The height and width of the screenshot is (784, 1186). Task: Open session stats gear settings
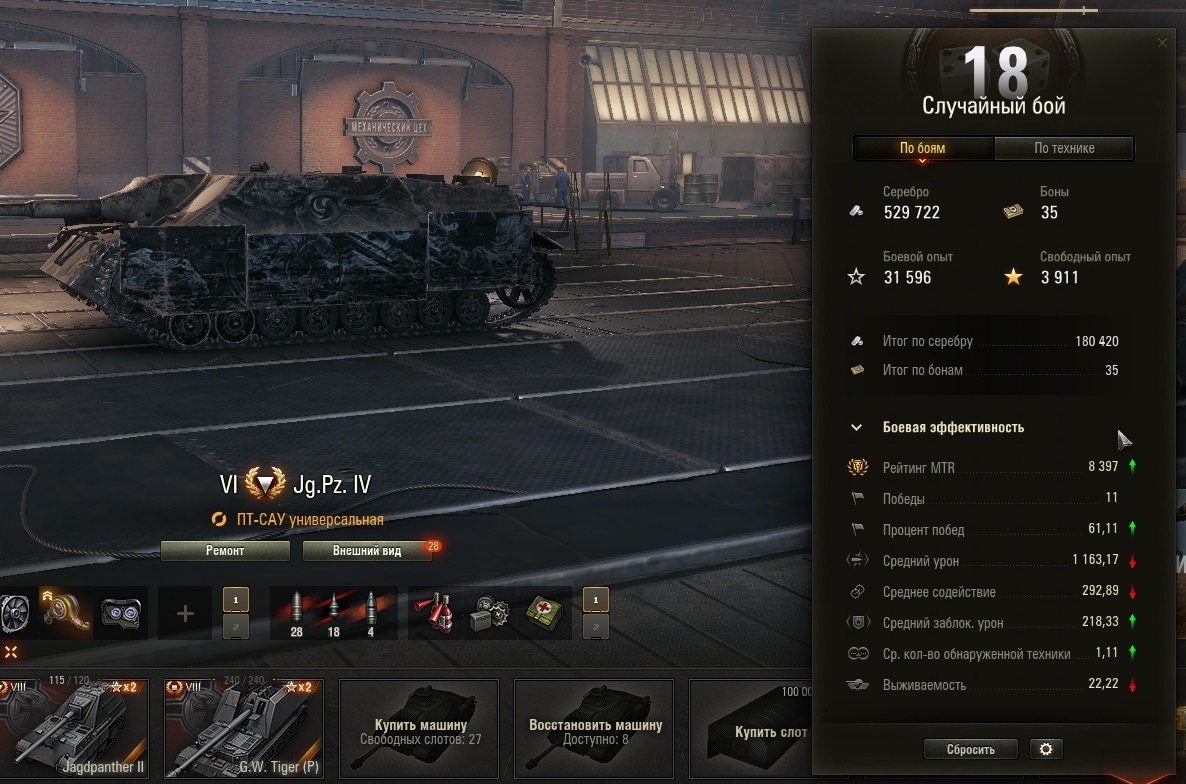click(1046, 749)
